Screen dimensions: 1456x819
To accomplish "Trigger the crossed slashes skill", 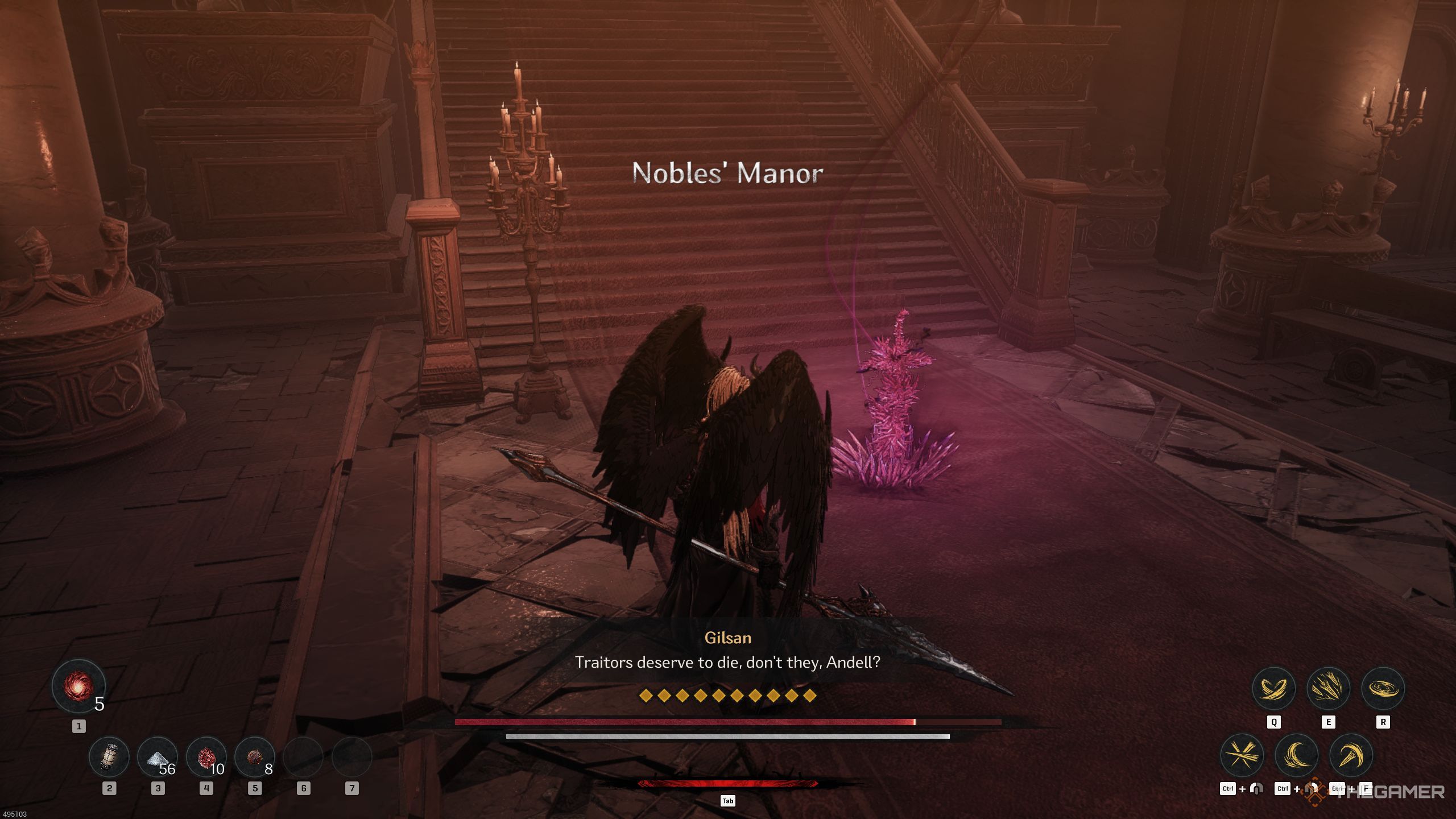I will (x=1242, y=756).
